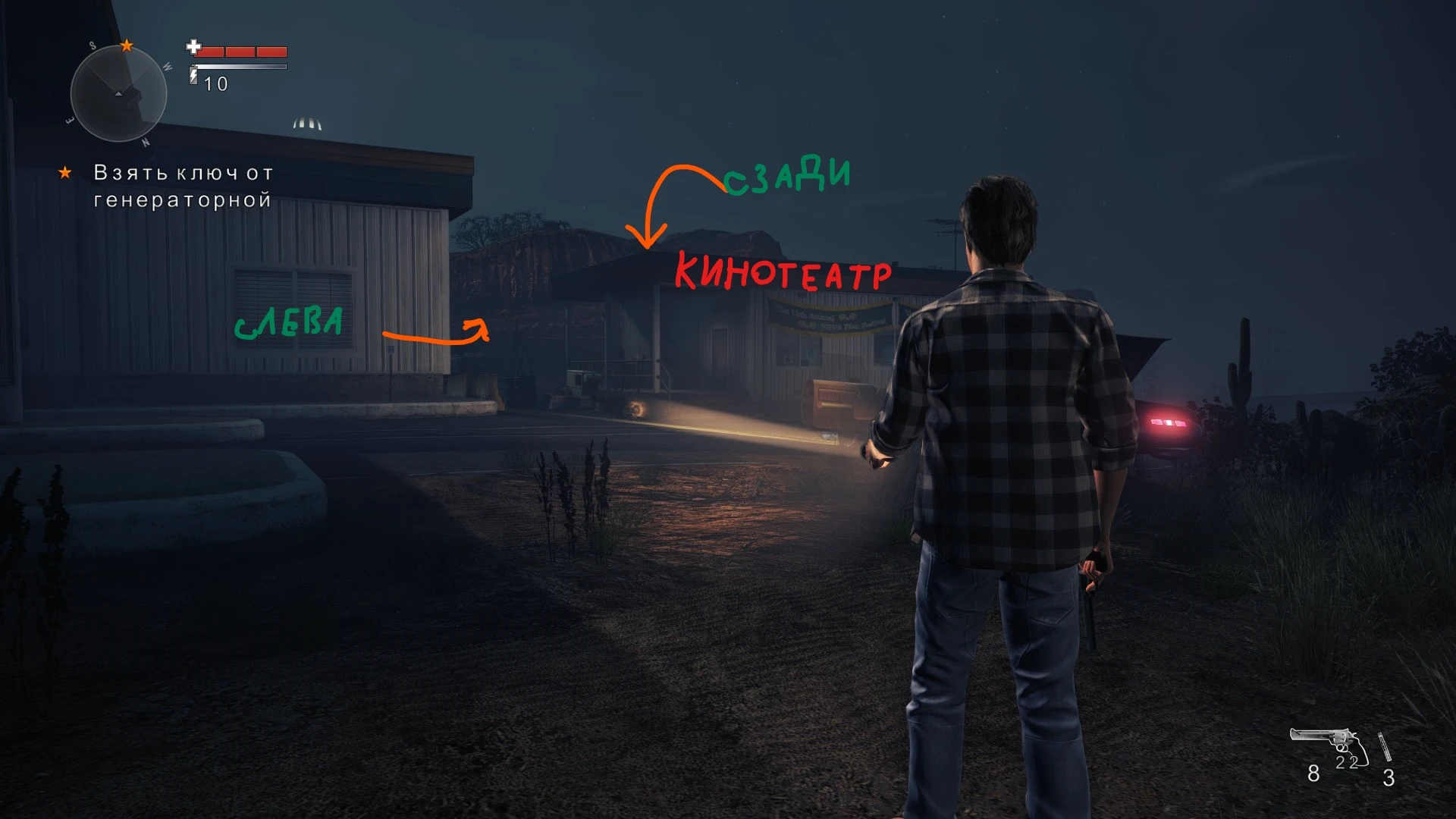
Task: Click the health cross icon above the health bar
Action: pyautogui.click(x=193, y=47)
